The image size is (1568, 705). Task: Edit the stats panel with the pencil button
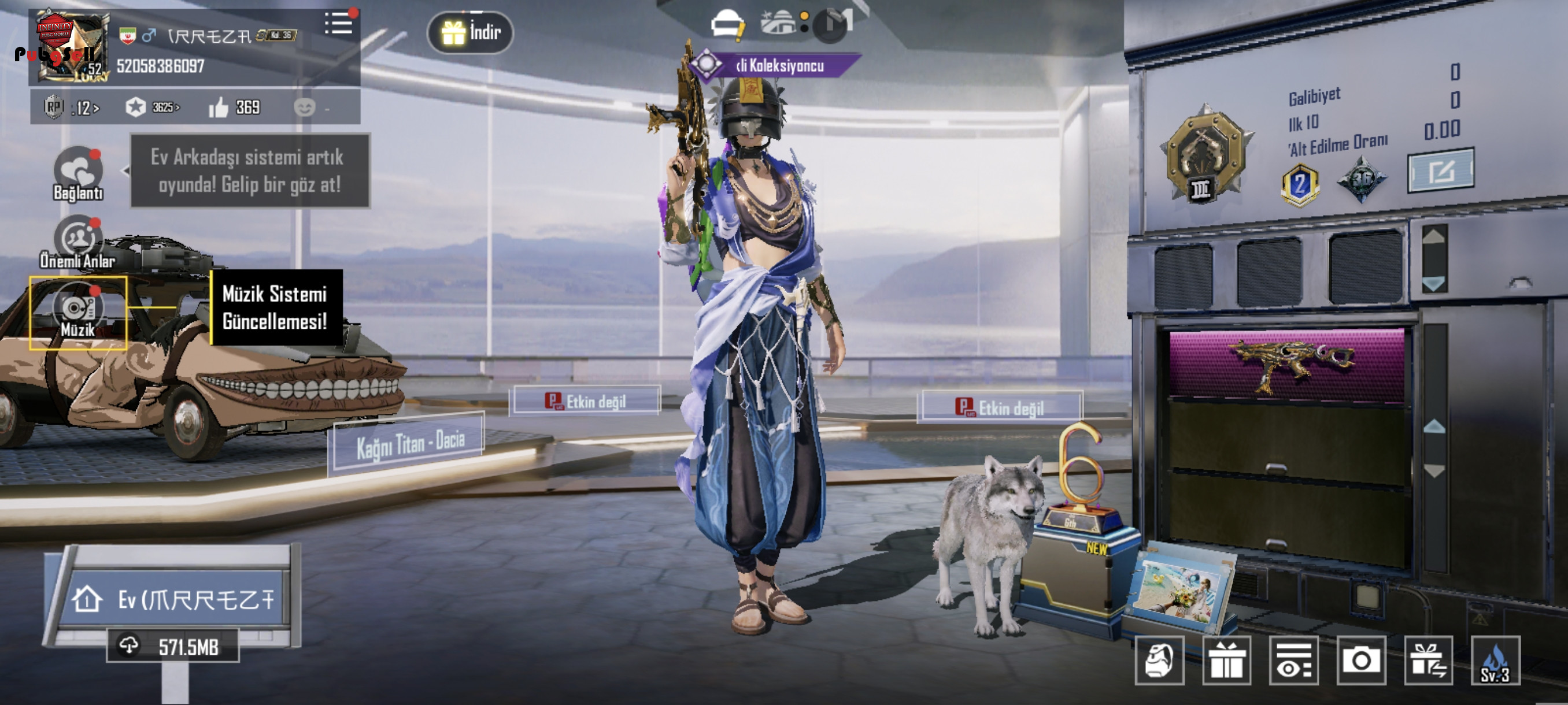1440,171
